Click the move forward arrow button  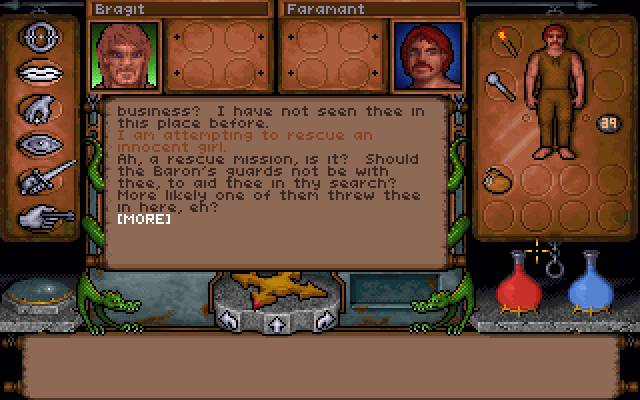pos(276,323)
